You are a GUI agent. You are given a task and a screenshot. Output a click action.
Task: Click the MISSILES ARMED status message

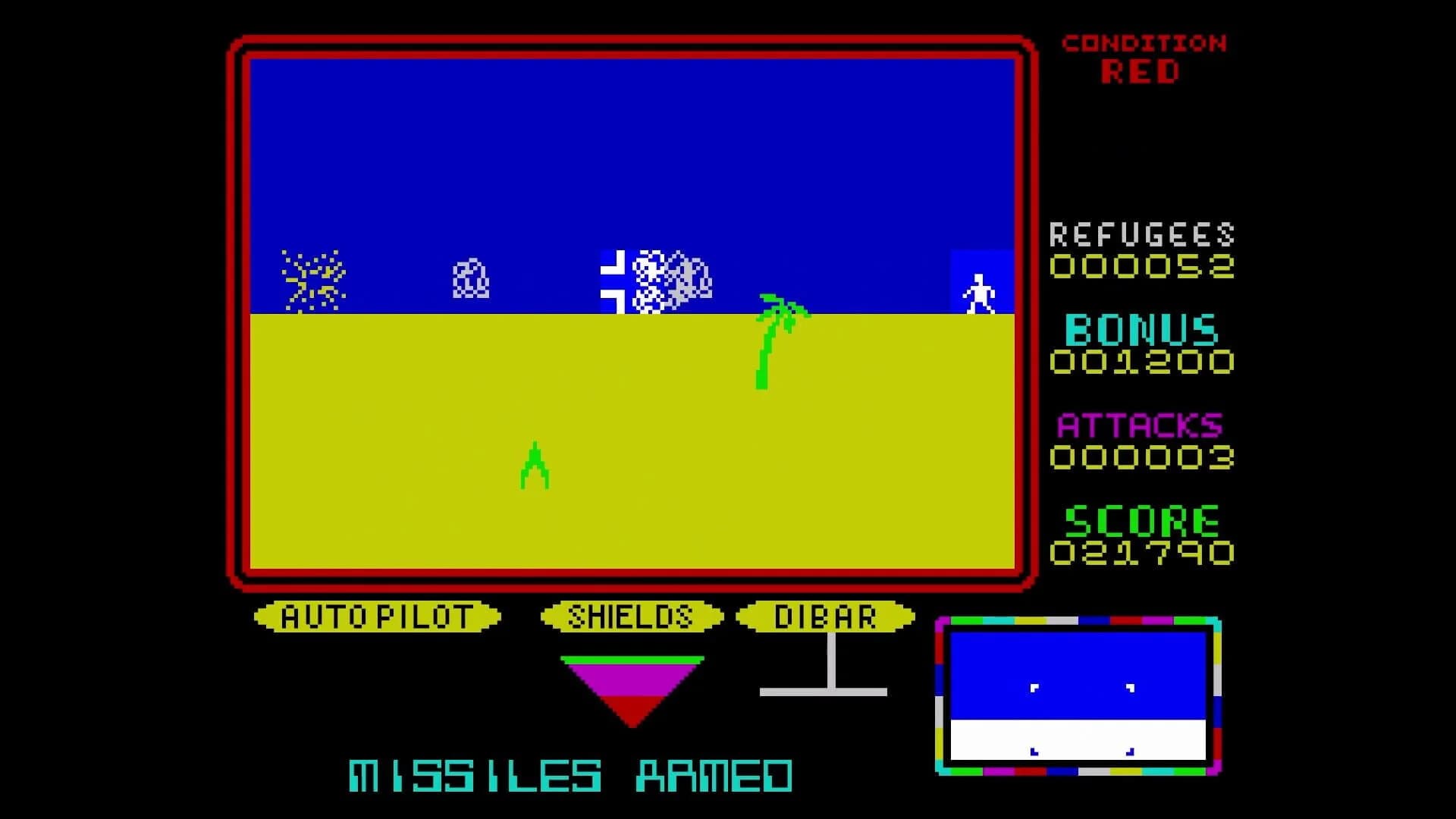[569, 773]
